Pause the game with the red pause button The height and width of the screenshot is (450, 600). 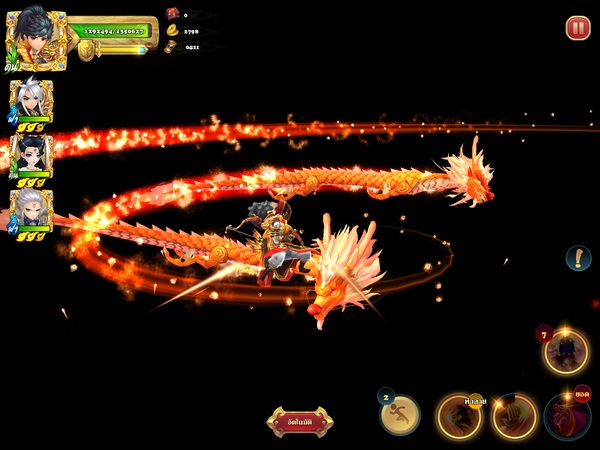tap(578, 28)
